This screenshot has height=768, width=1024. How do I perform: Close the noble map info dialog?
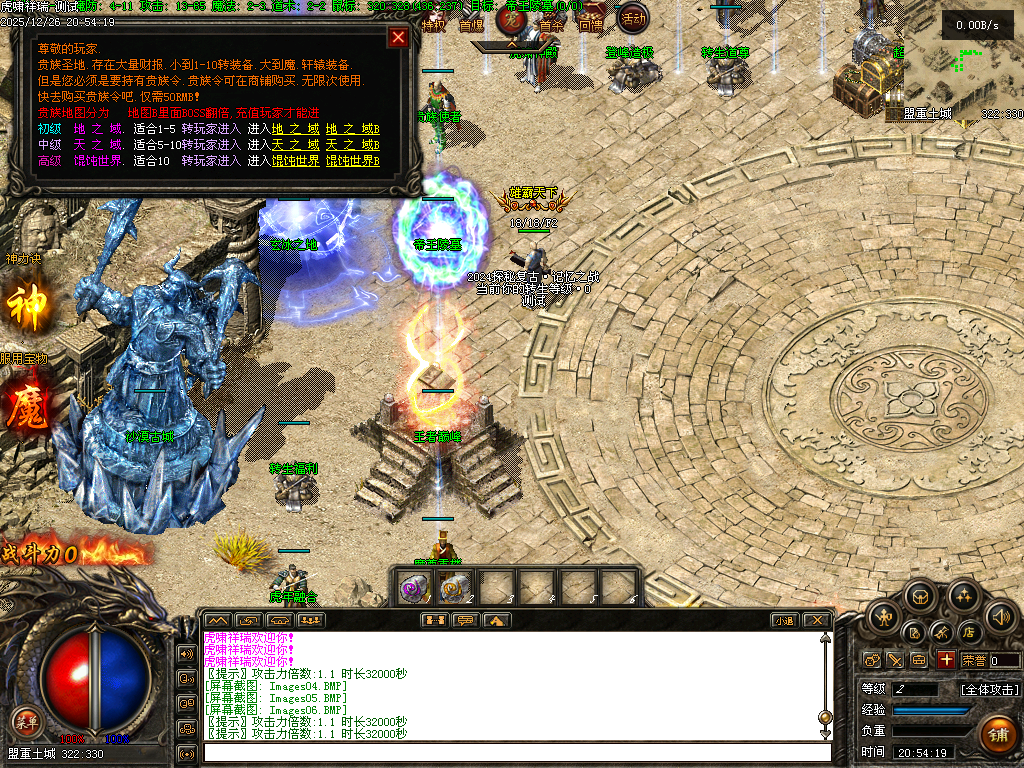click(x=398, y=37)
